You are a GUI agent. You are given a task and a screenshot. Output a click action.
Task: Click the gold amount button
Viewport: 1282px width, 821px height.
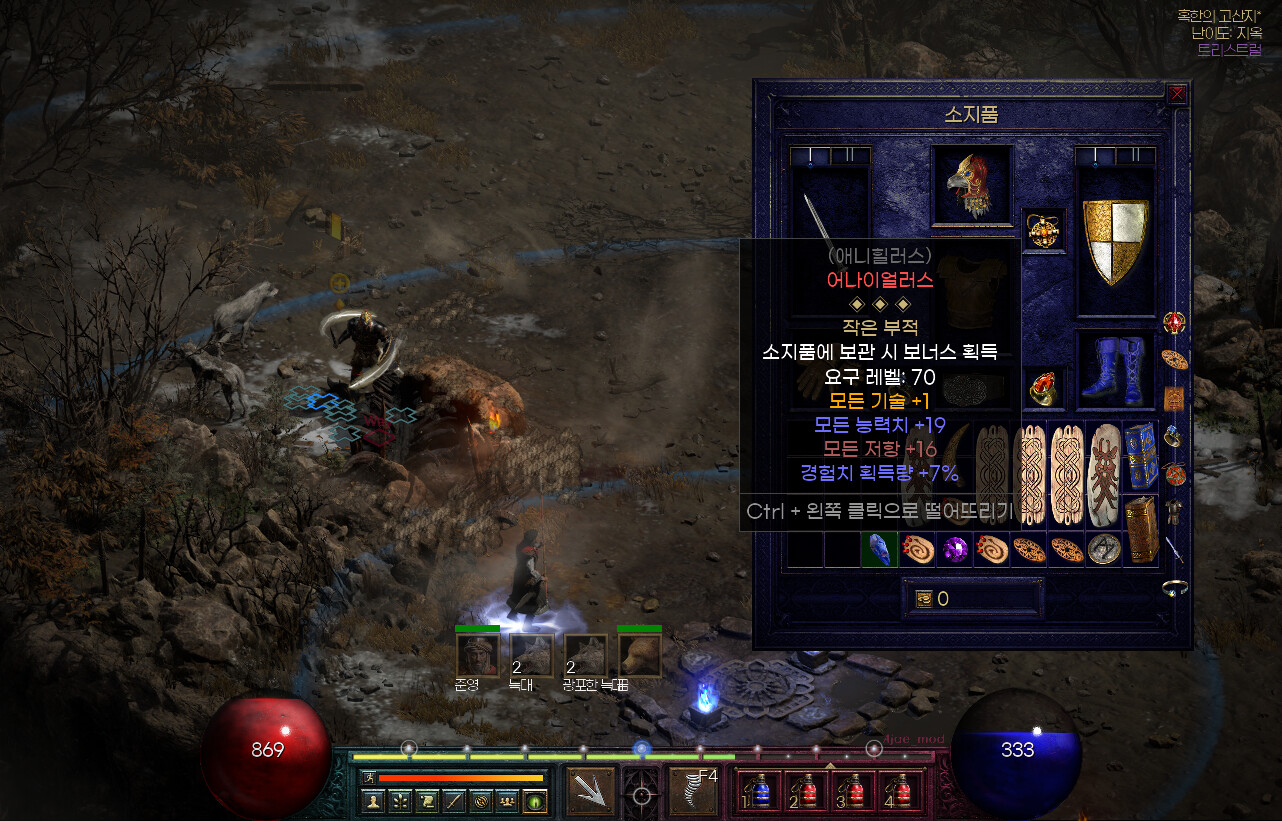pyautogui.click(x=924, y=599)
